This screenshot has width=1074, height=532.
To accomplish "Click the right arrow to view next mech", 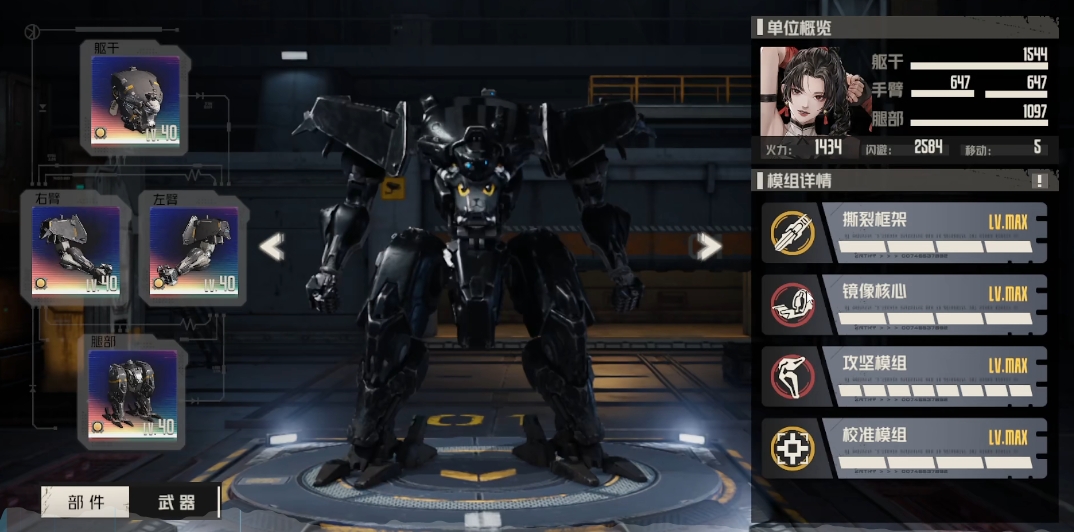I will [x=709, y=246].
